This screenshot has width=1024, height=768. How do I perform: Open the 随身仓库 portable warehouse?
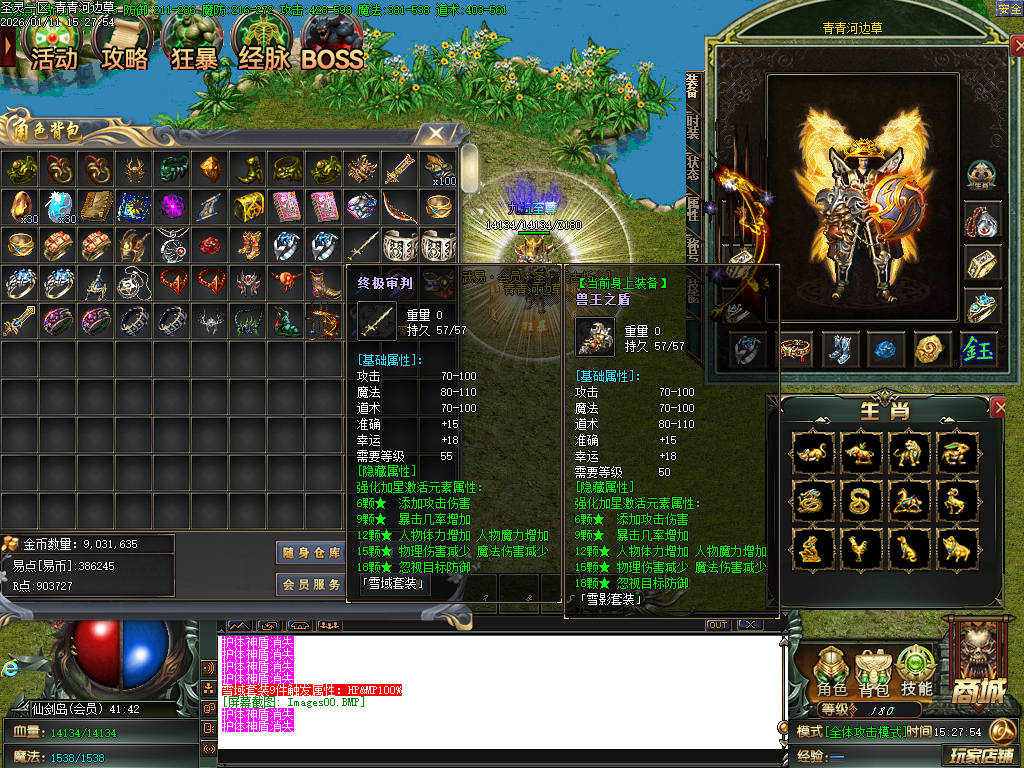(310, 552)
